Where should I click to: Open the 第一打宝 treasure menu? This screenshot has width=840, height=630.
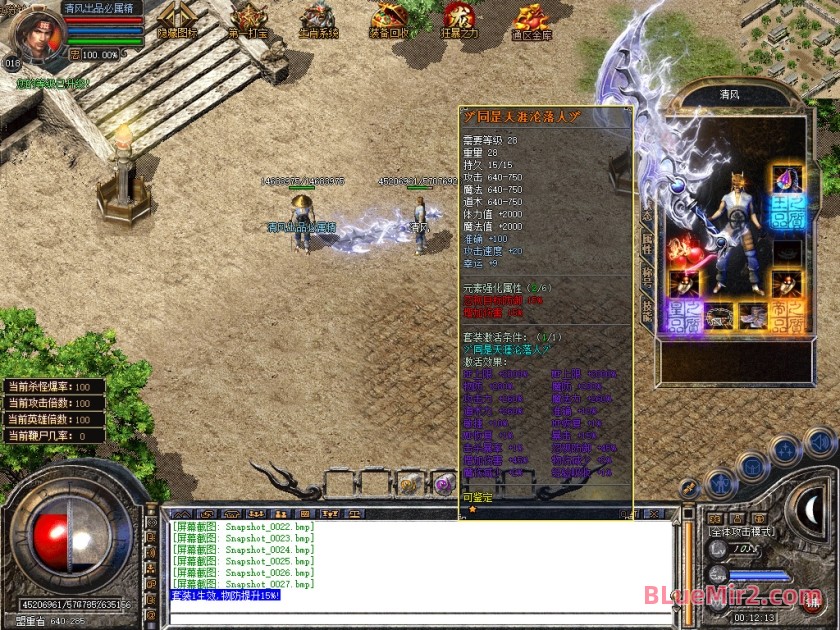click(247, 19)
